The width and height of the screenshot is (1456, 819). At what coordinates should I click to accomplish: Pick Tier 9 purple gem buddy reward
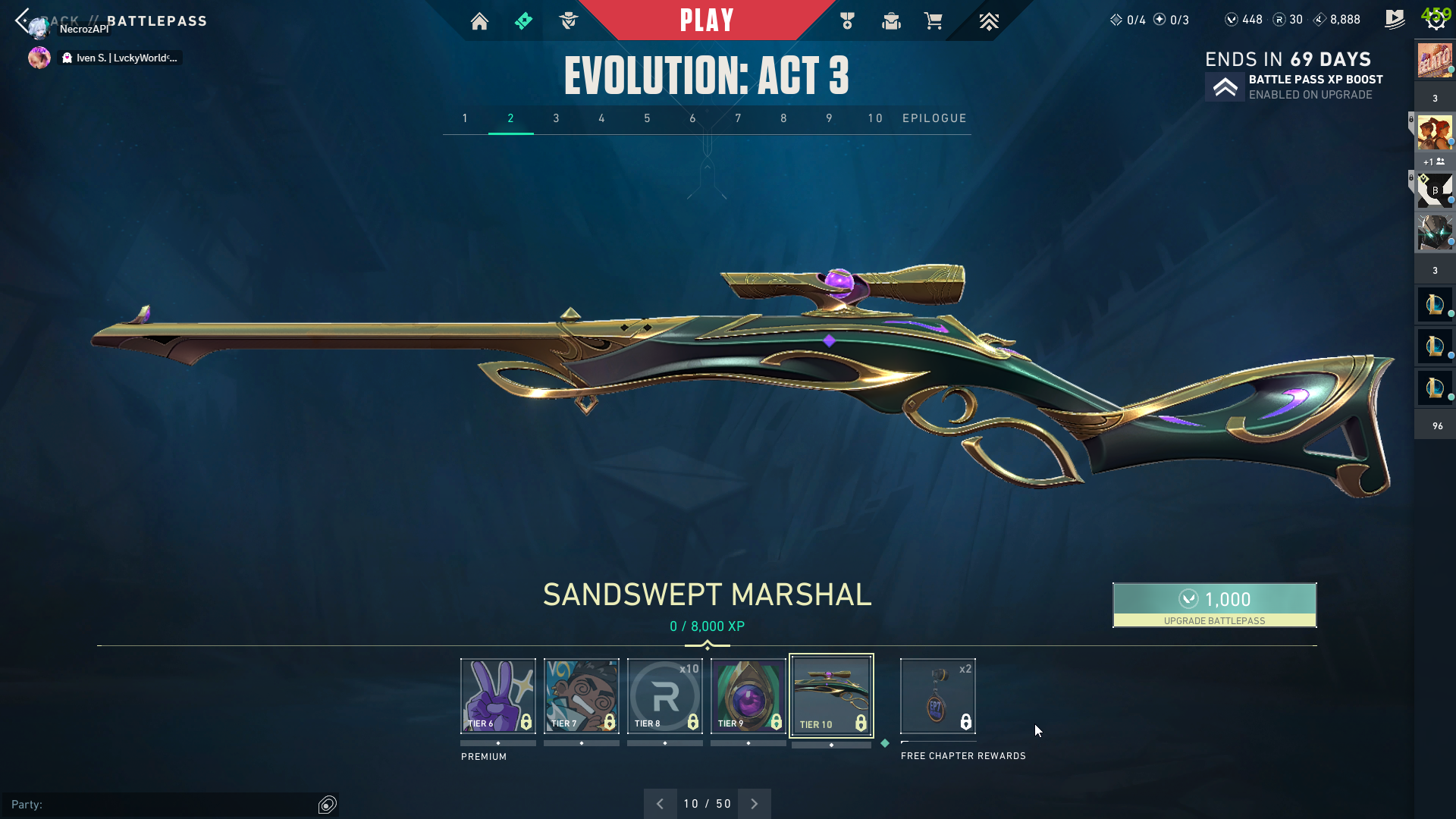coord(748,695)
